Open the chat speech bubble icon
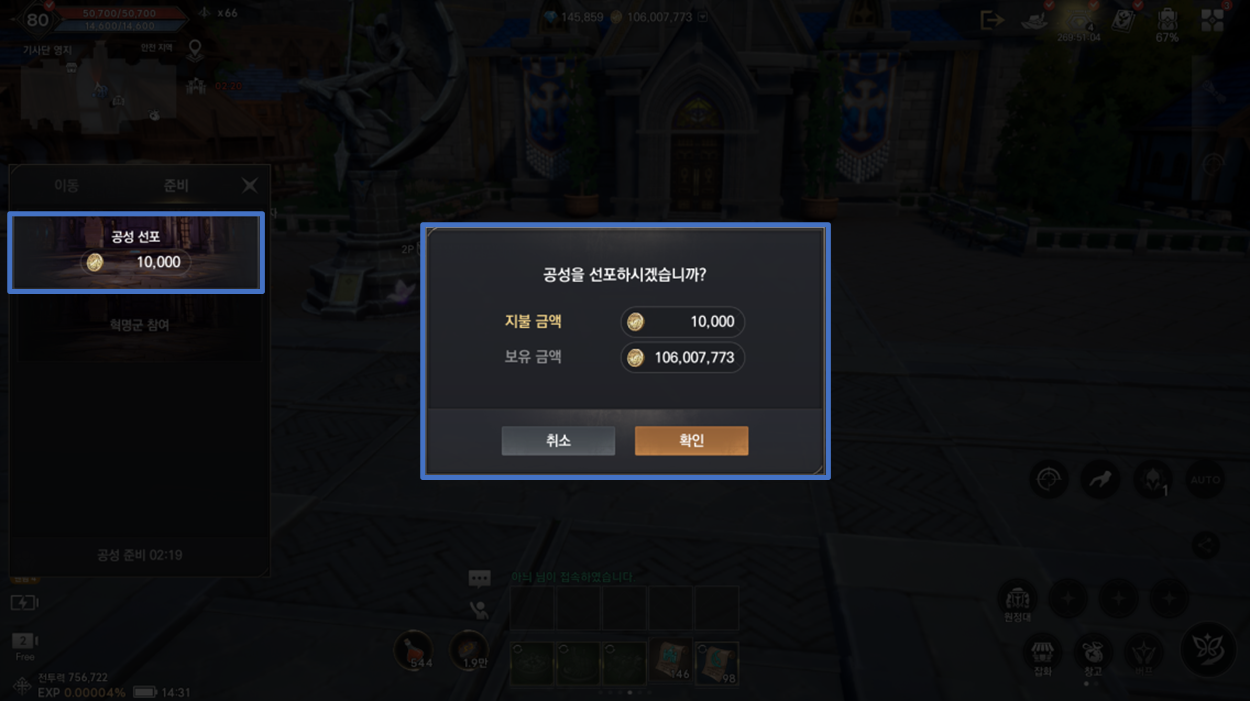Image resolution: width=1250 pixels, height=701 pixels. tap(480, 579)
